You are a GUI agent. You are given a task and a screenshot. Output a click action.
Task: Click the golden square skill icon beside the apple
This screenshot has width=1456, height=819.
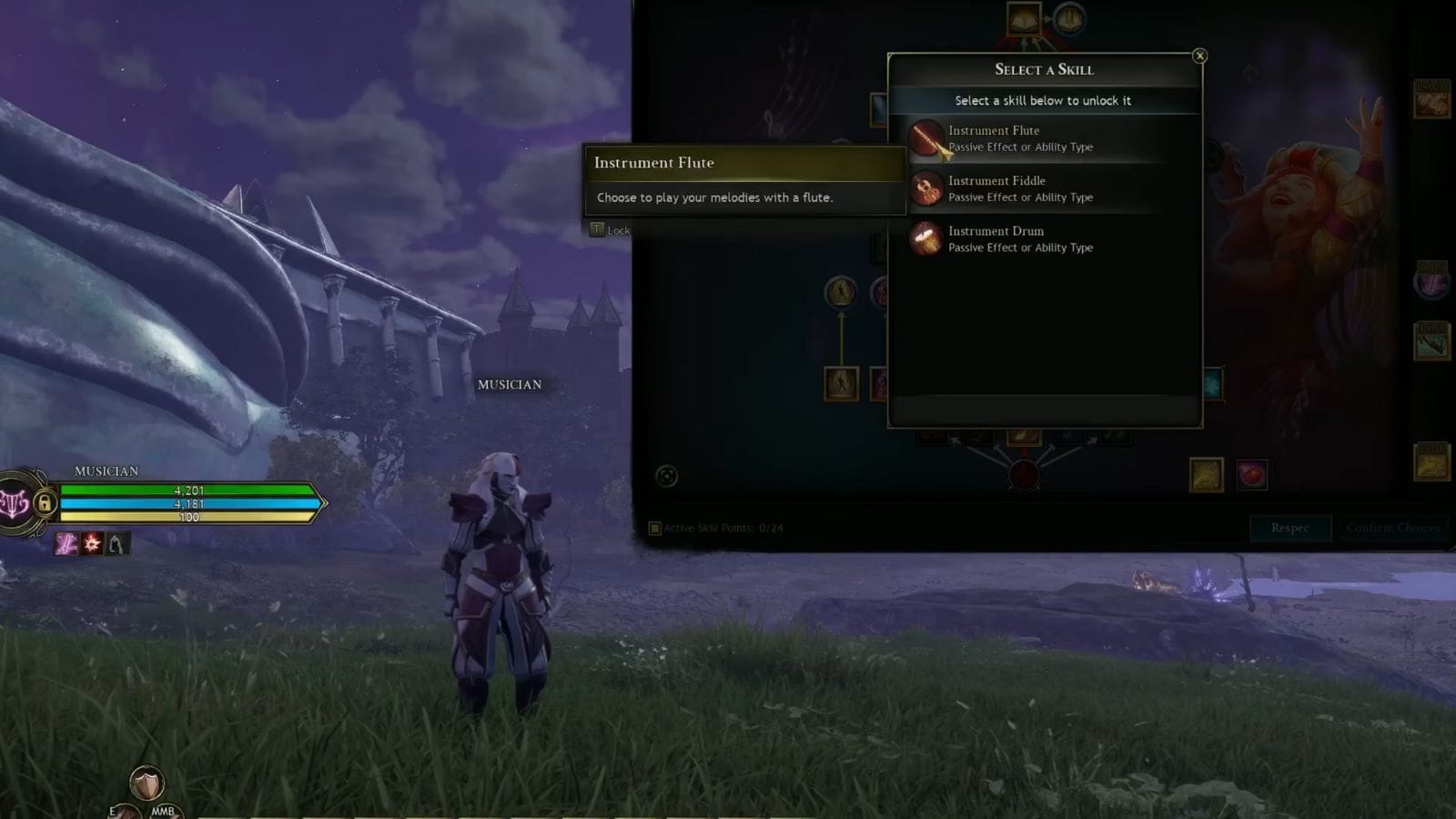tap(1208, 473)
